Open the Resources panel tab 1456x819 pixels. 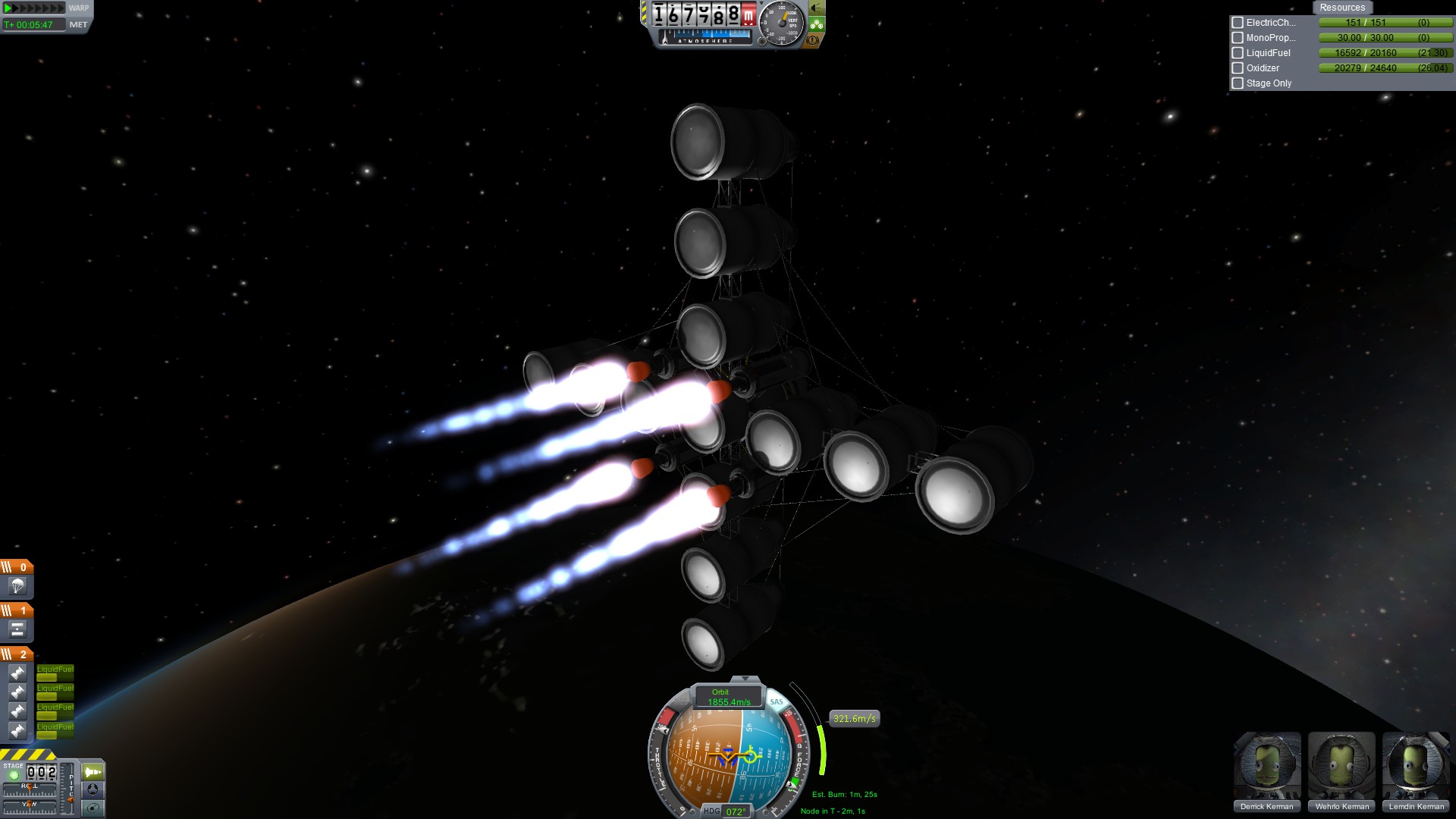coord(1341,8)
